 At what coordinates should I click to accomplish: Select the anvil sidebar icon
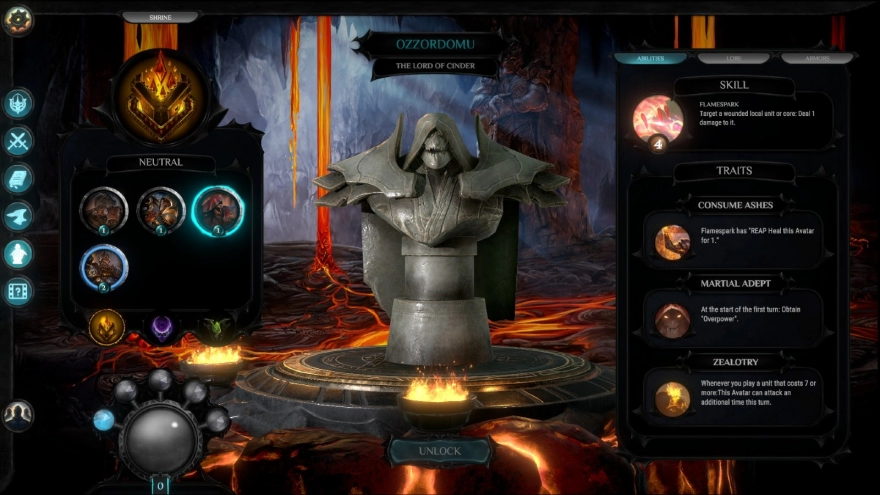(x=19, y=216)
